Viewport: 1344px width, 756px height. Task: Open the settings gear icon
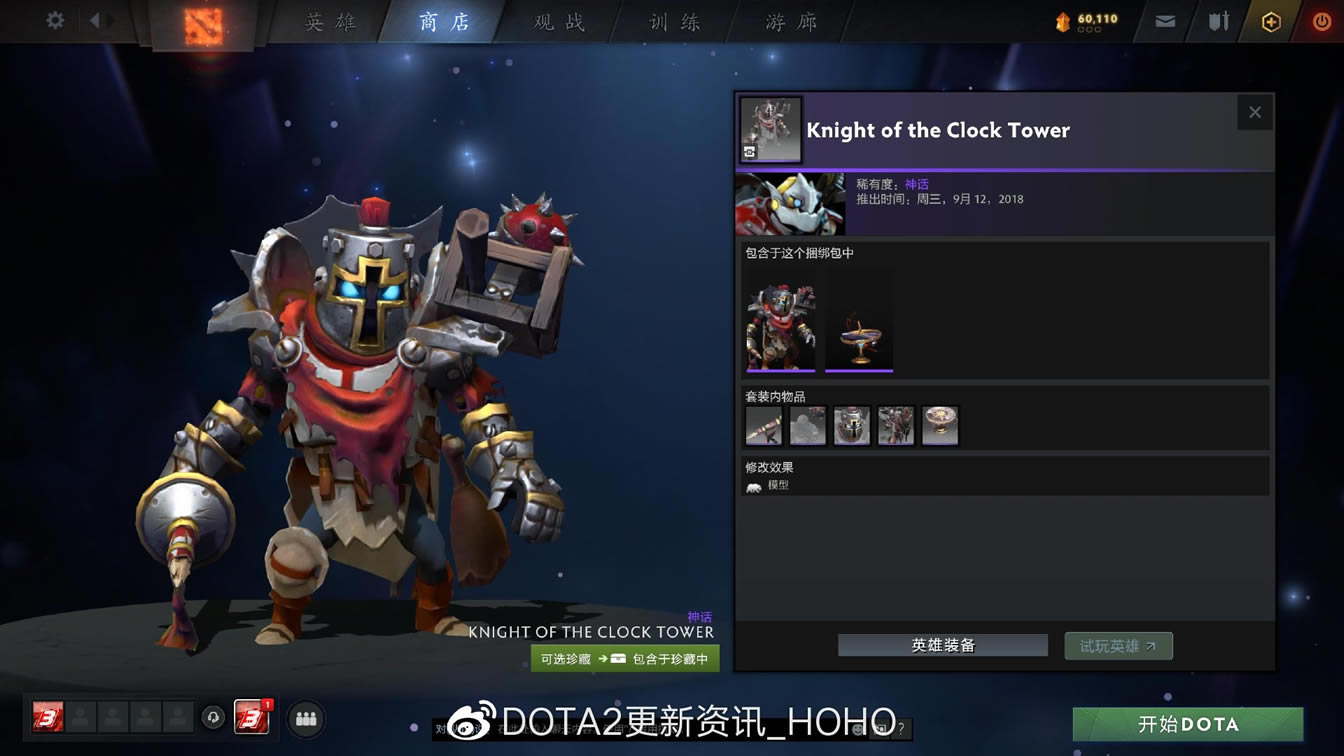coord(54,20)
